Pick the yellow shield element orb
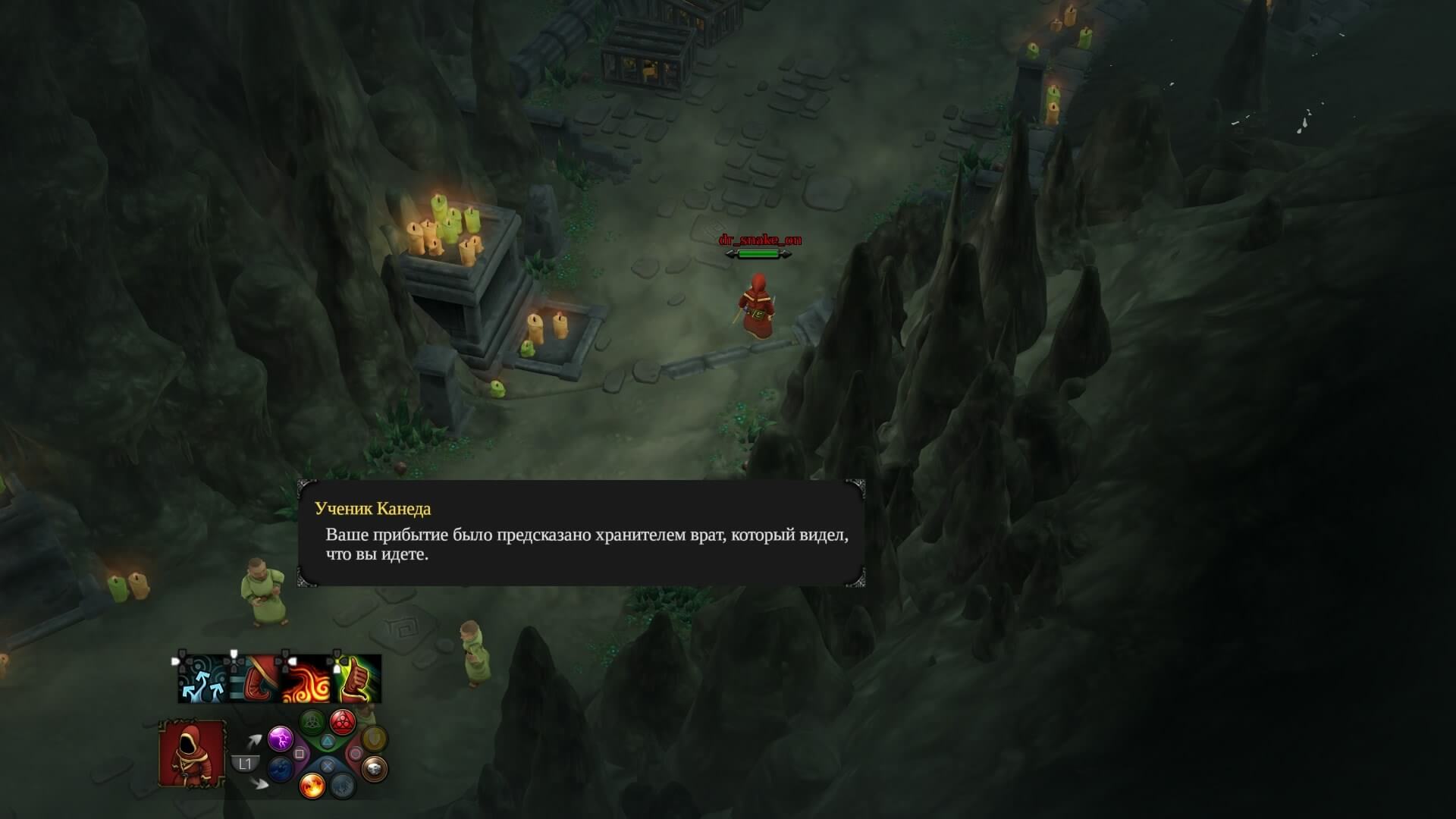This screenshot has width=1456, height=819. tap(374, 738)
